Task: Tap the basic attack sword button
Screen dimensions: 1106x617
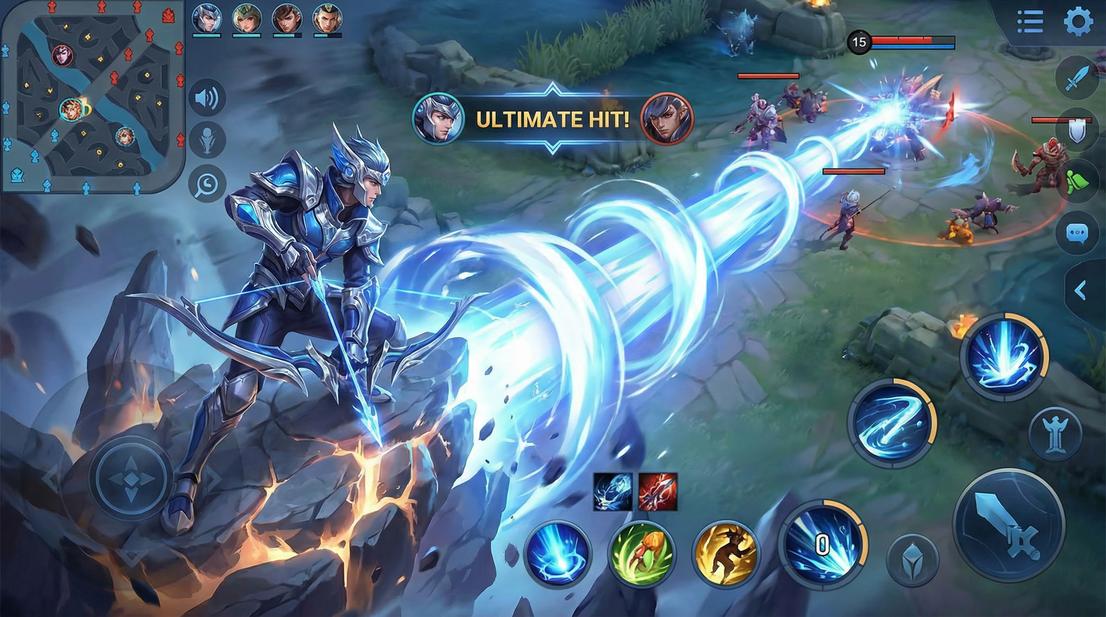Action: pos(1007,524)
